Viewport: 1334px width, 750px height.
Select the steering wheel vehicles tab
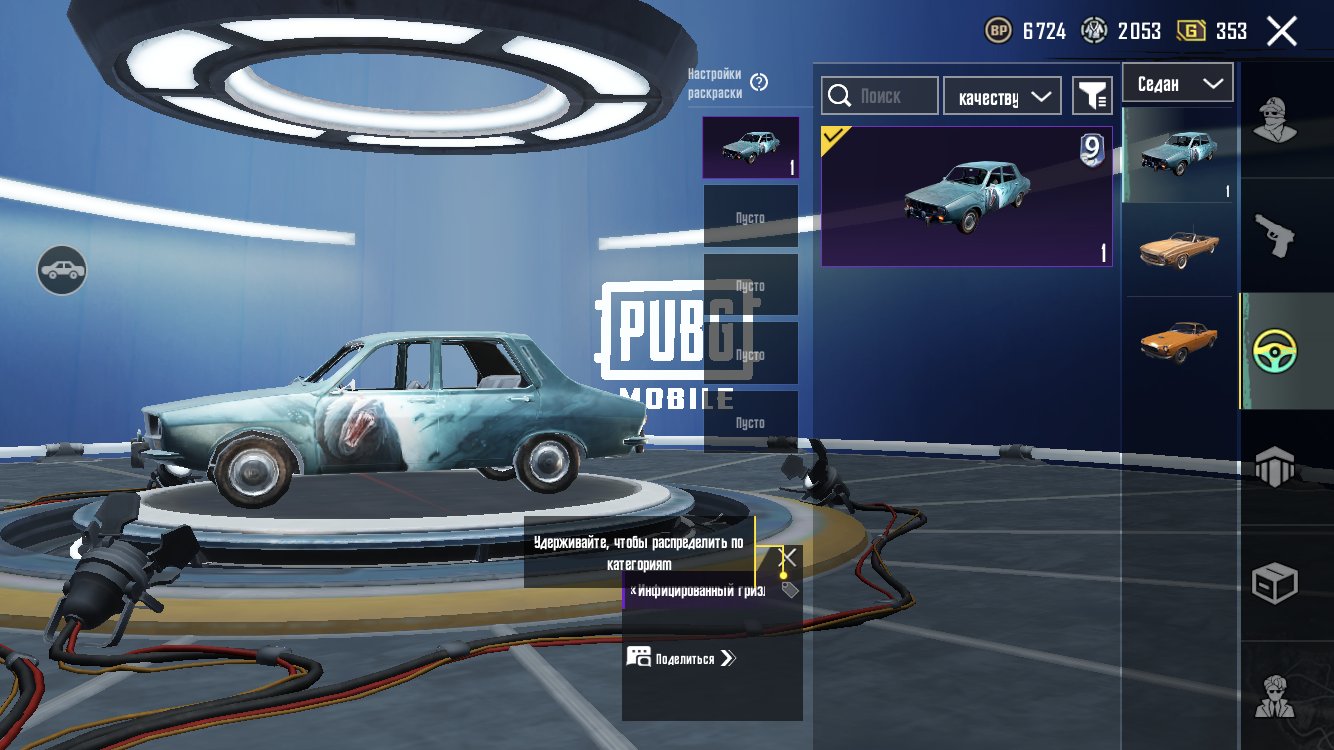click(1275, 351)
